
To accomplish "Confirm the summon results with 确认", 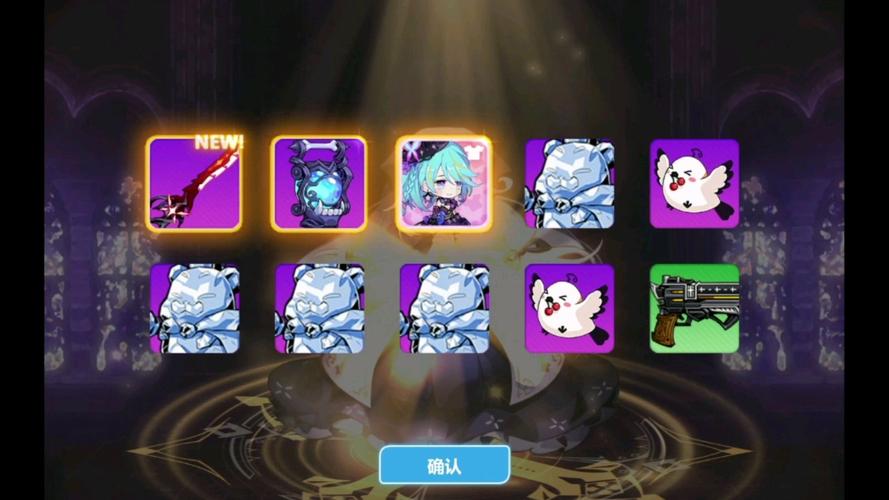I will (x=444, y=465).
